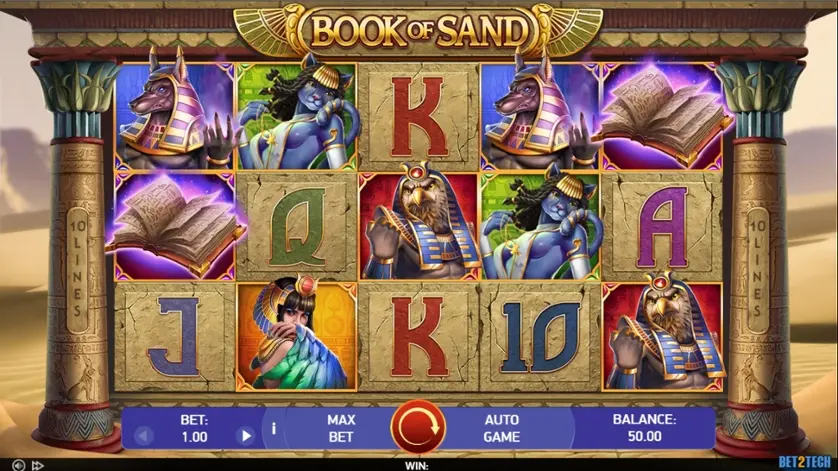
Task: Spin the reels with the red button
Action: point(419,428)
